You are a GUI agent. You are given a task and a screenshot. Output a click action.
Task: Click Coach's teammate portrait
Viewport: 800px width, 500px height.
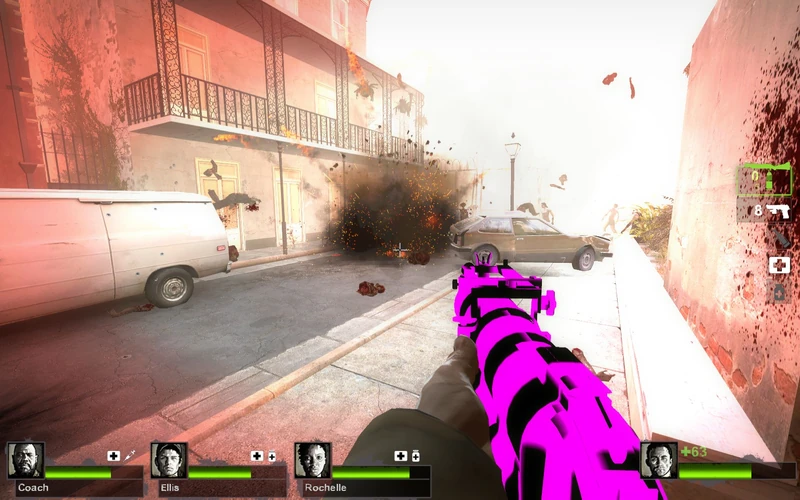(x=25, y=460)
